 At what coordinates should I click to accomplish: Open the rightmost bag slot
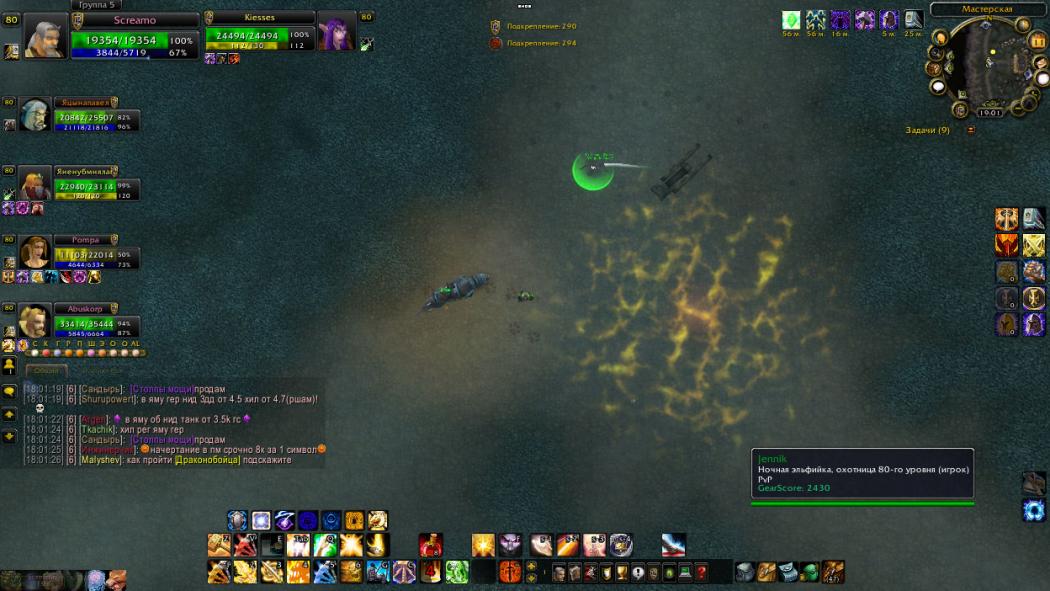(x=832, y=572)
